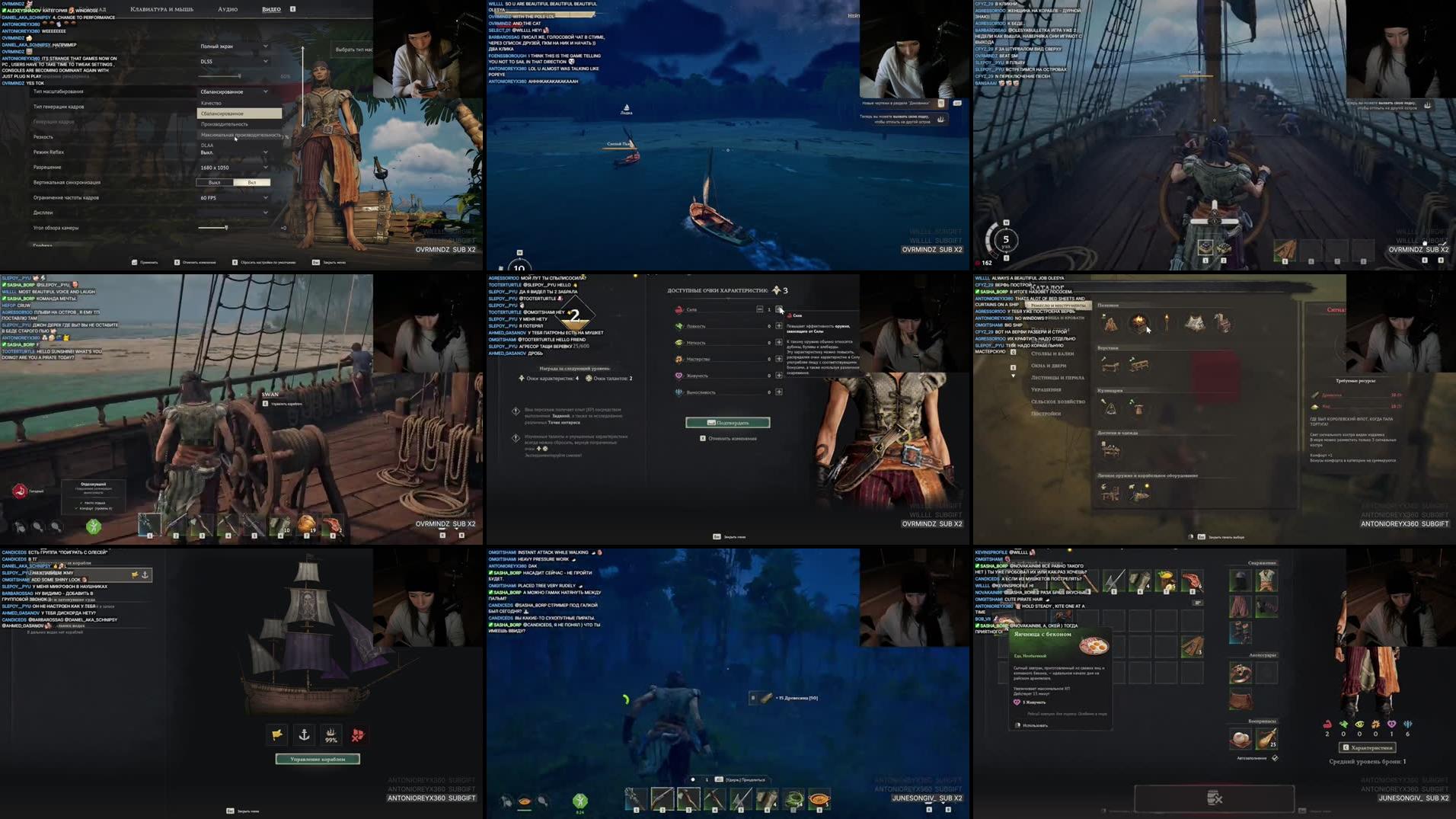The width and height of the screenshot is (1456, 819).
Task: Select the cooked soup icon in the hotbar
Action: [x=821, y=798]
